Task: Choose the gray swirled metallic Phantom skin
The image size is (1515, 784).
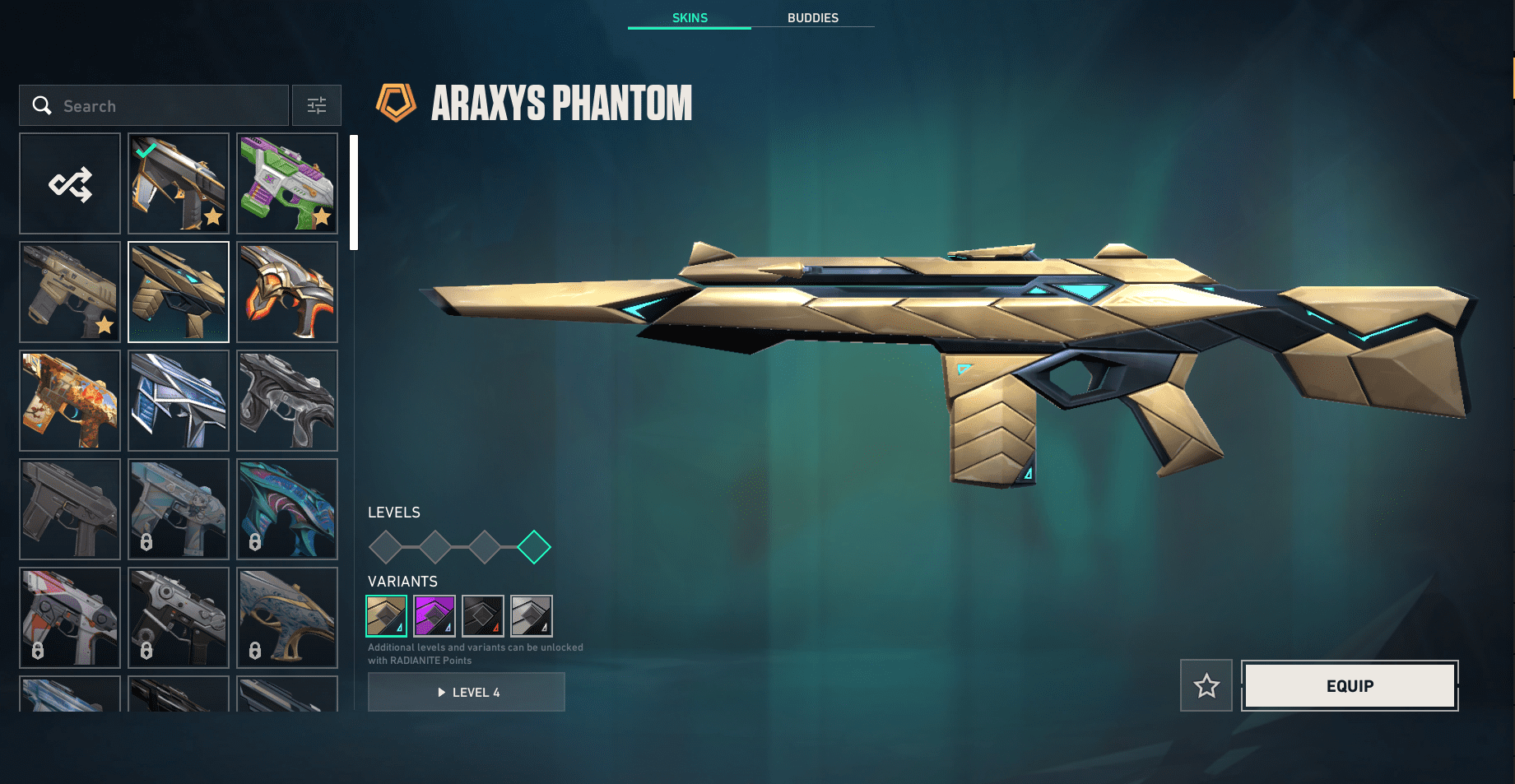Action: pyautogui.click(x=287, y=401)
